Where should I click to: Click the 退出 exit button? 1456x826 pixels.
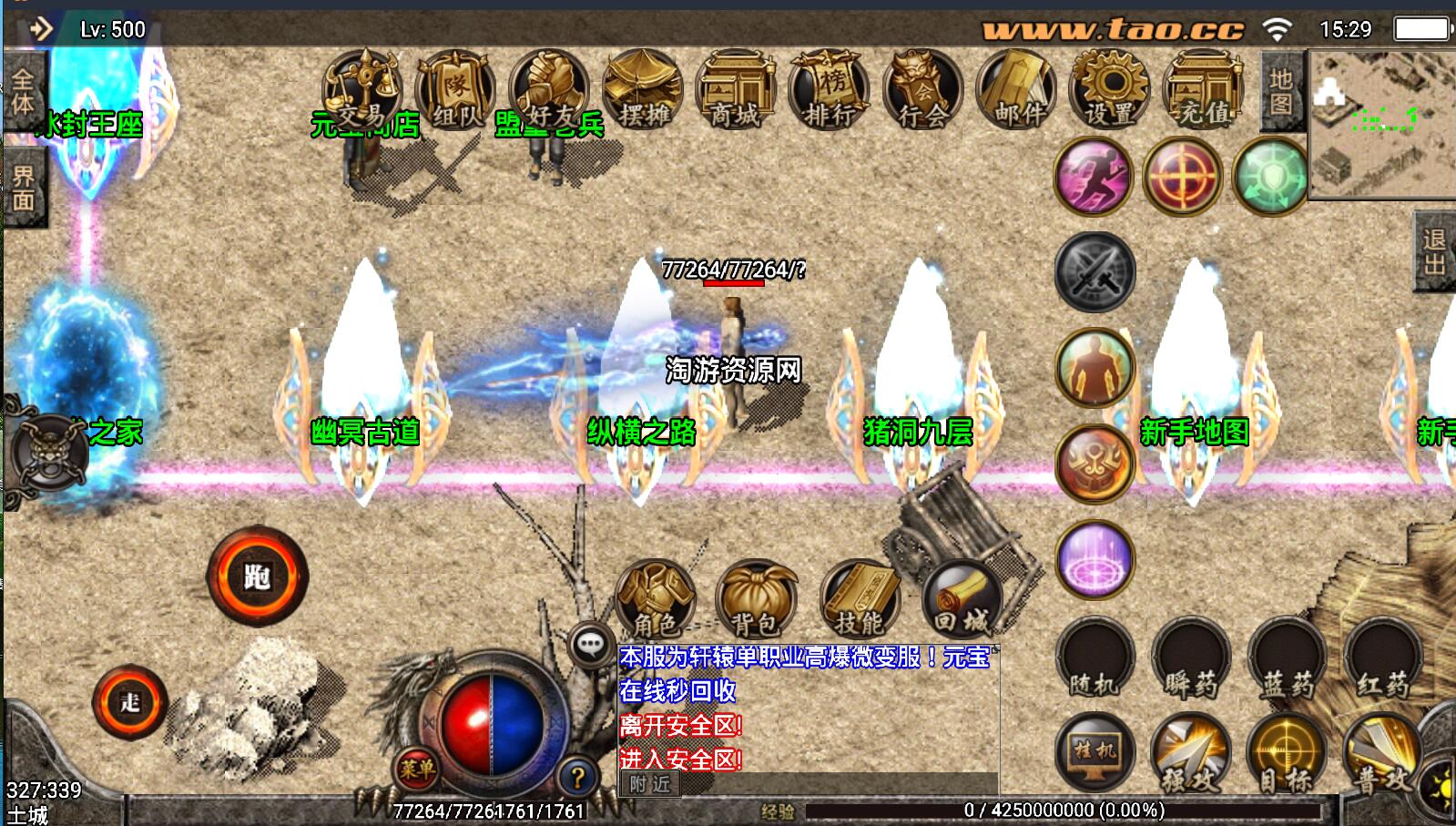(x=1434, y=252)
